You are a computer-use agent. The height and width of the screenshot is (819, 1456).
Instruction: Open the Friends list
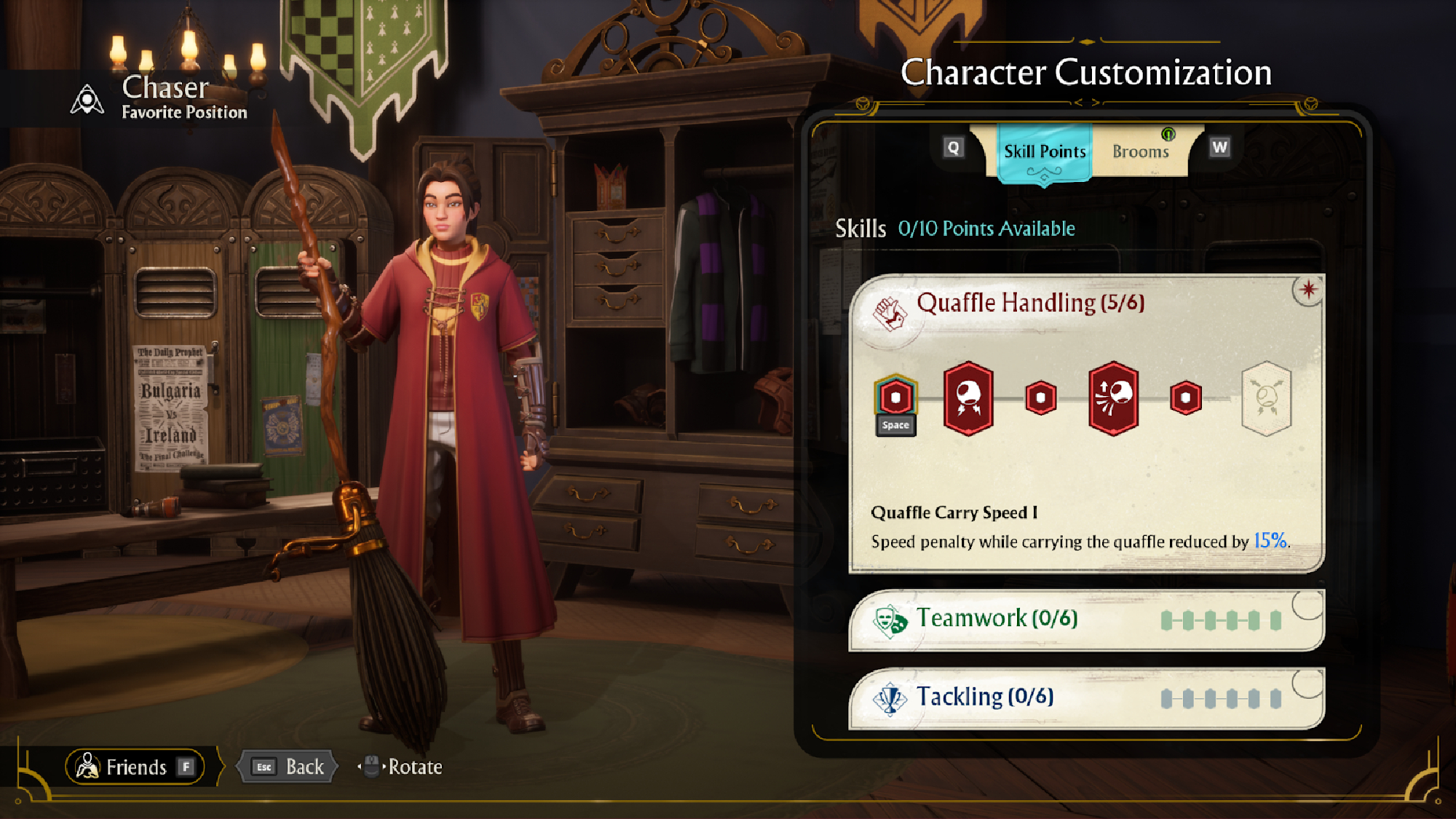pos(136,767)
